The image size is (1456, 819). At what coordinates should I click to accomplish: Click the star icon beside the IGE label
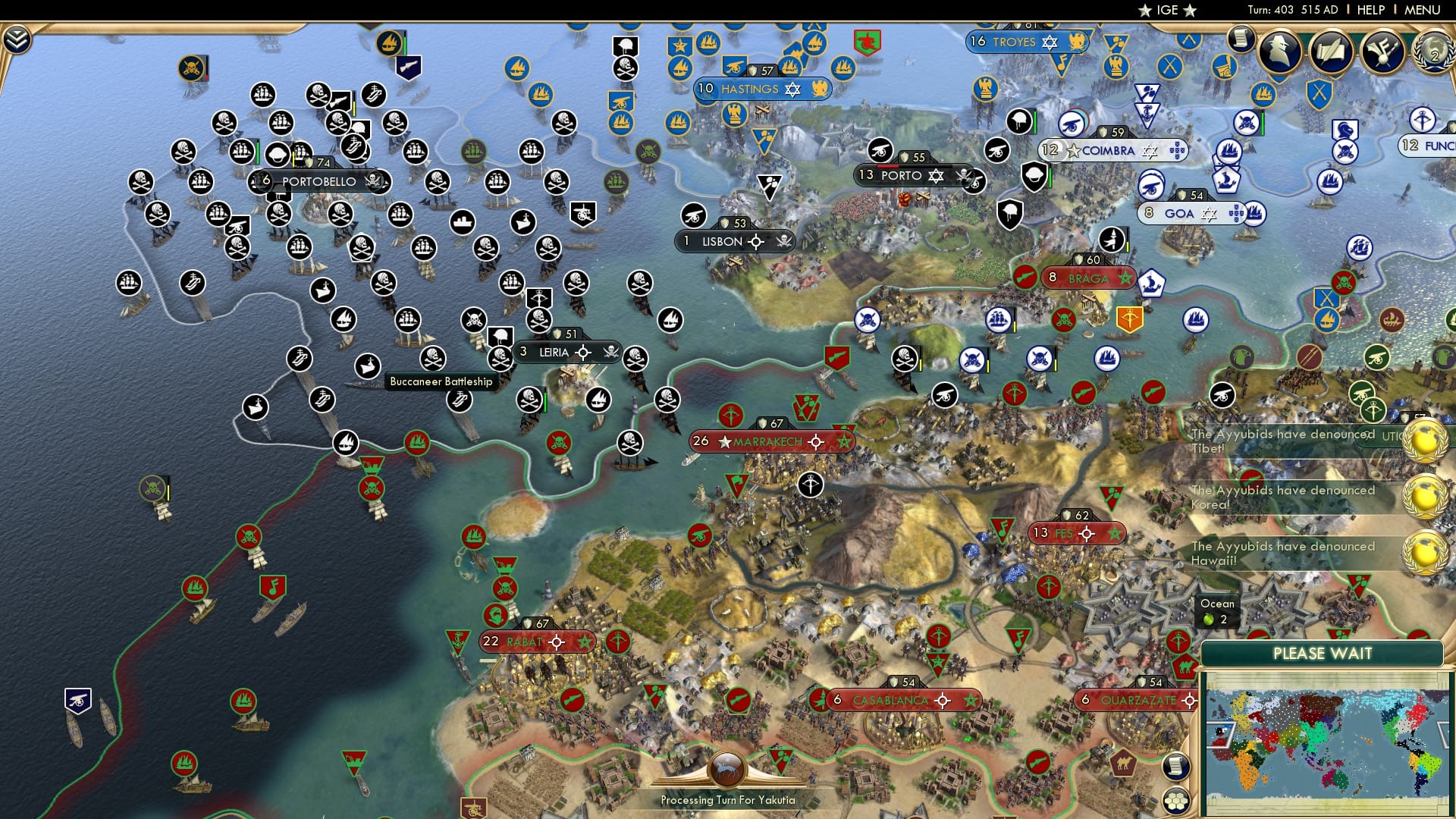tap(1145, 10)
